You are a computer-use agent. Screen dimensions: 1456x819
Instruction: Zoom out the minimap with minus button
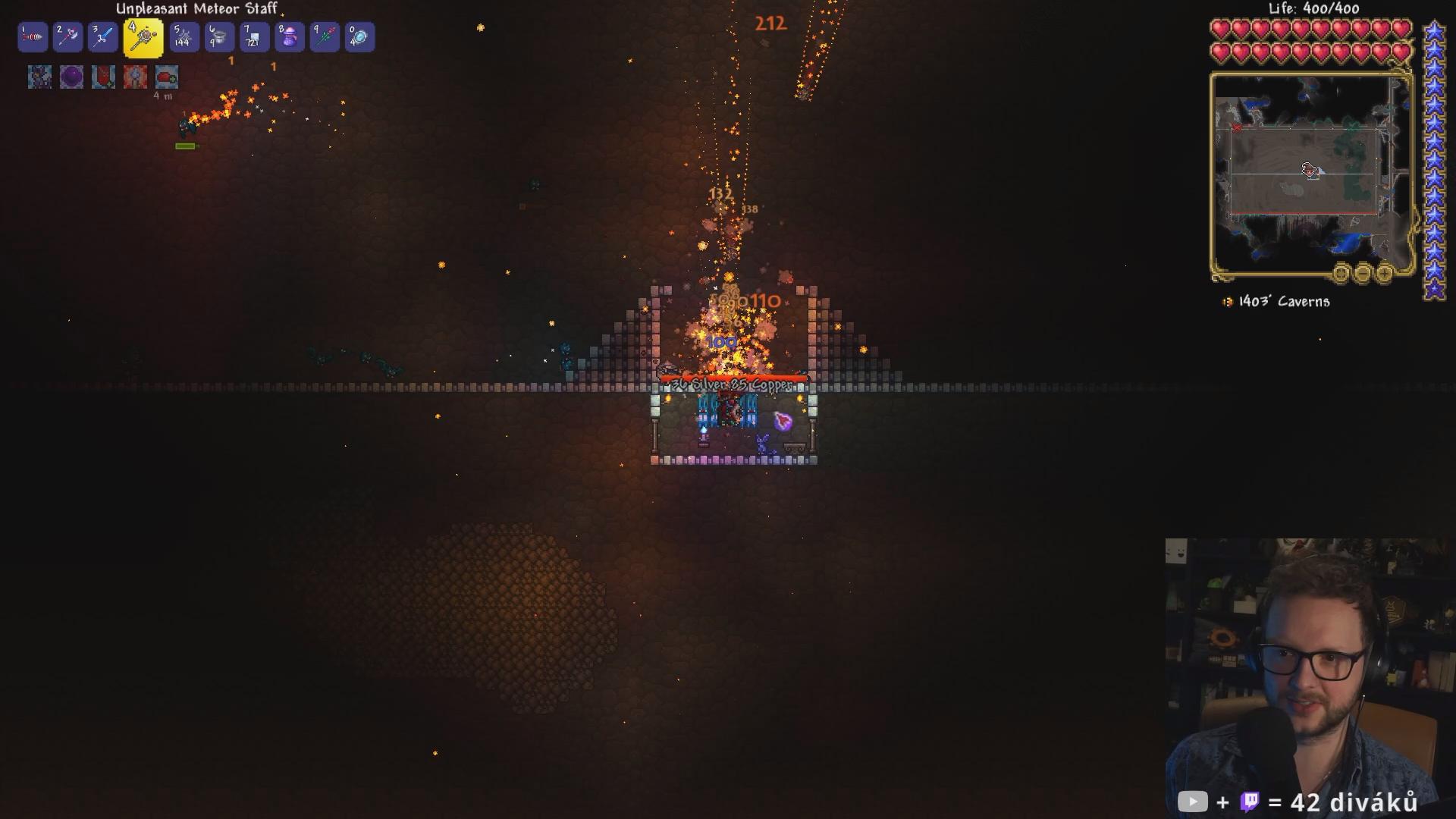1363,273
